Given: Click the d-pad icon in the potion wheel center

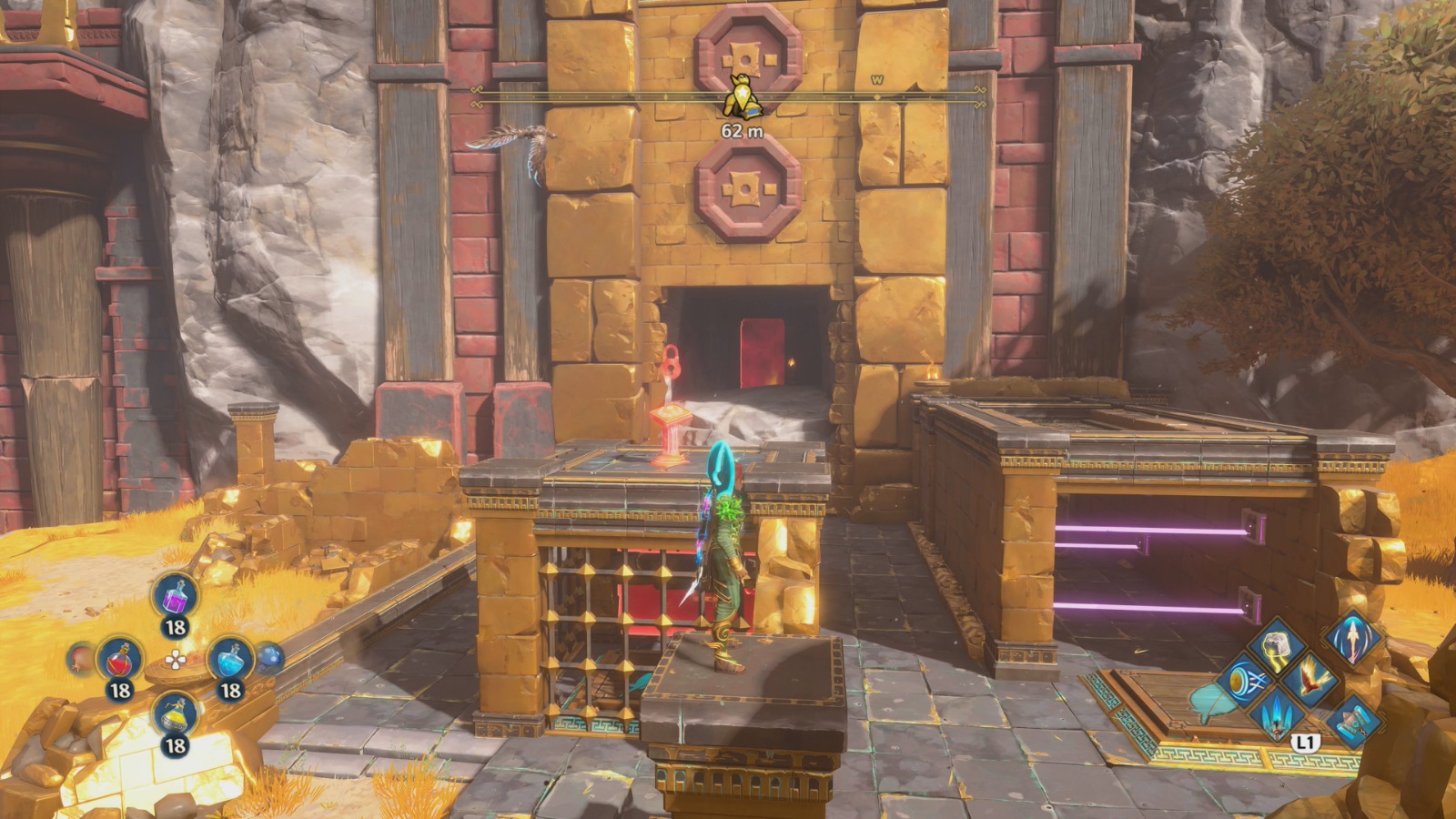Looking at the screenshot, I should (176, 660).
